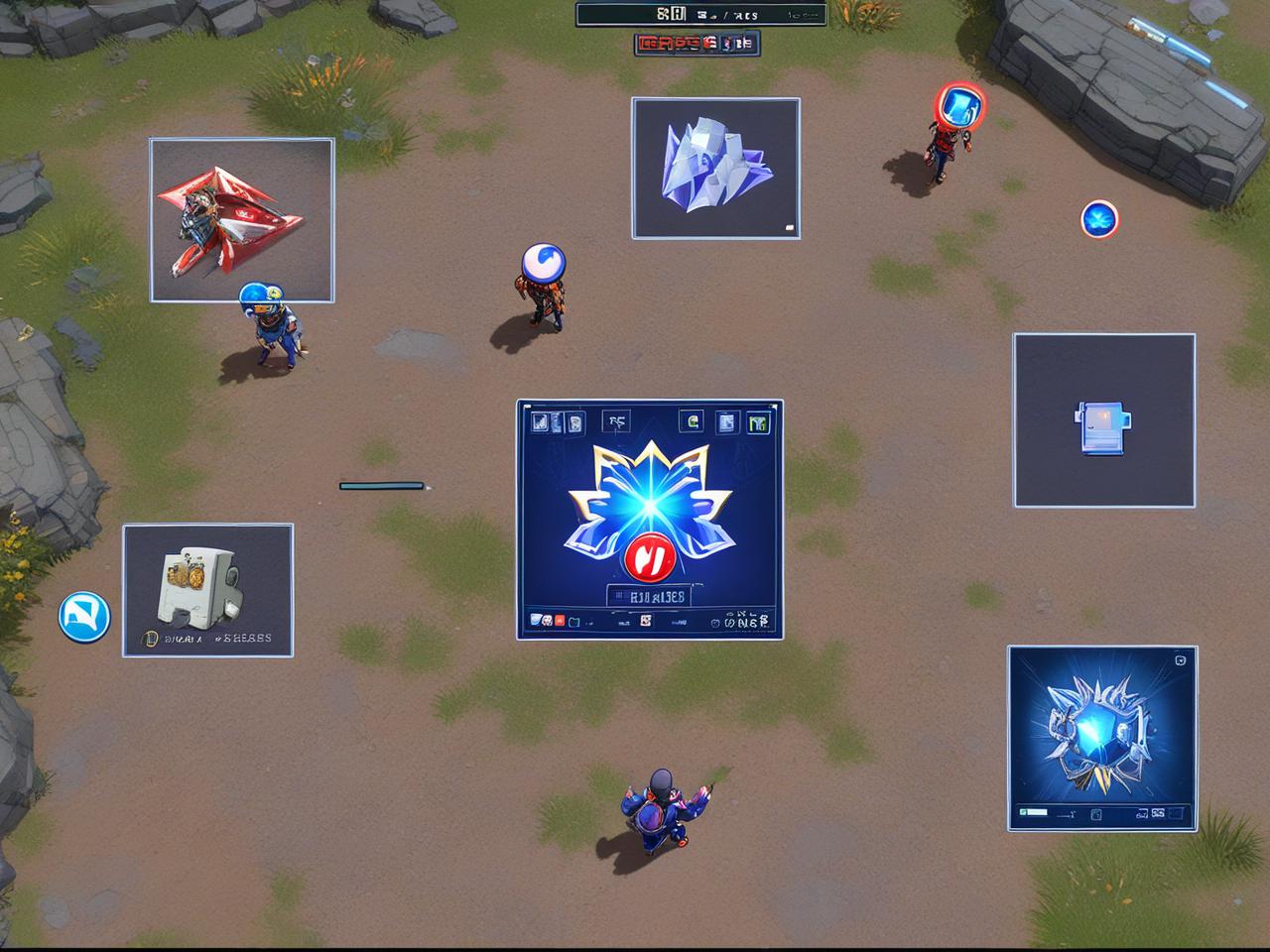Click the small red square icon in the star panel
The image size is (1270, 952).
560,622
